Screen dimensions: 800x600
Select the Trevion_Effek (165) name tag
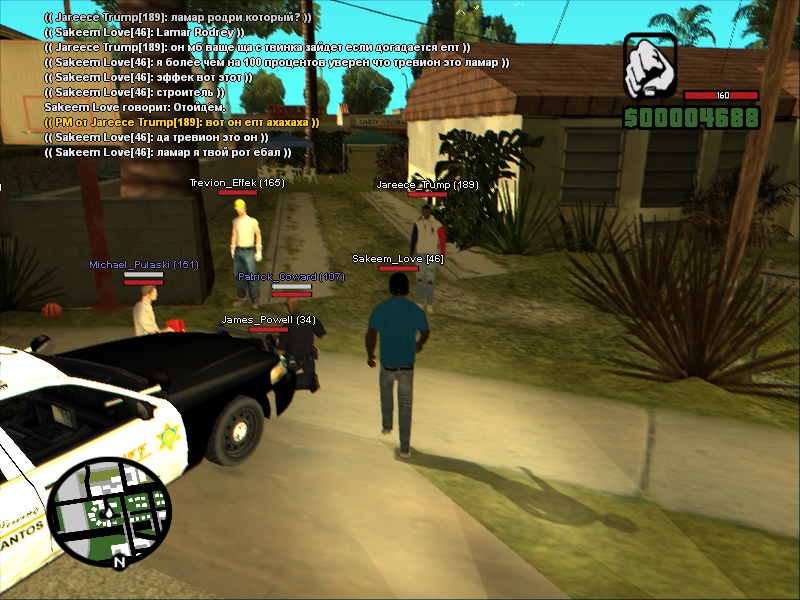[x=237, y=183]
